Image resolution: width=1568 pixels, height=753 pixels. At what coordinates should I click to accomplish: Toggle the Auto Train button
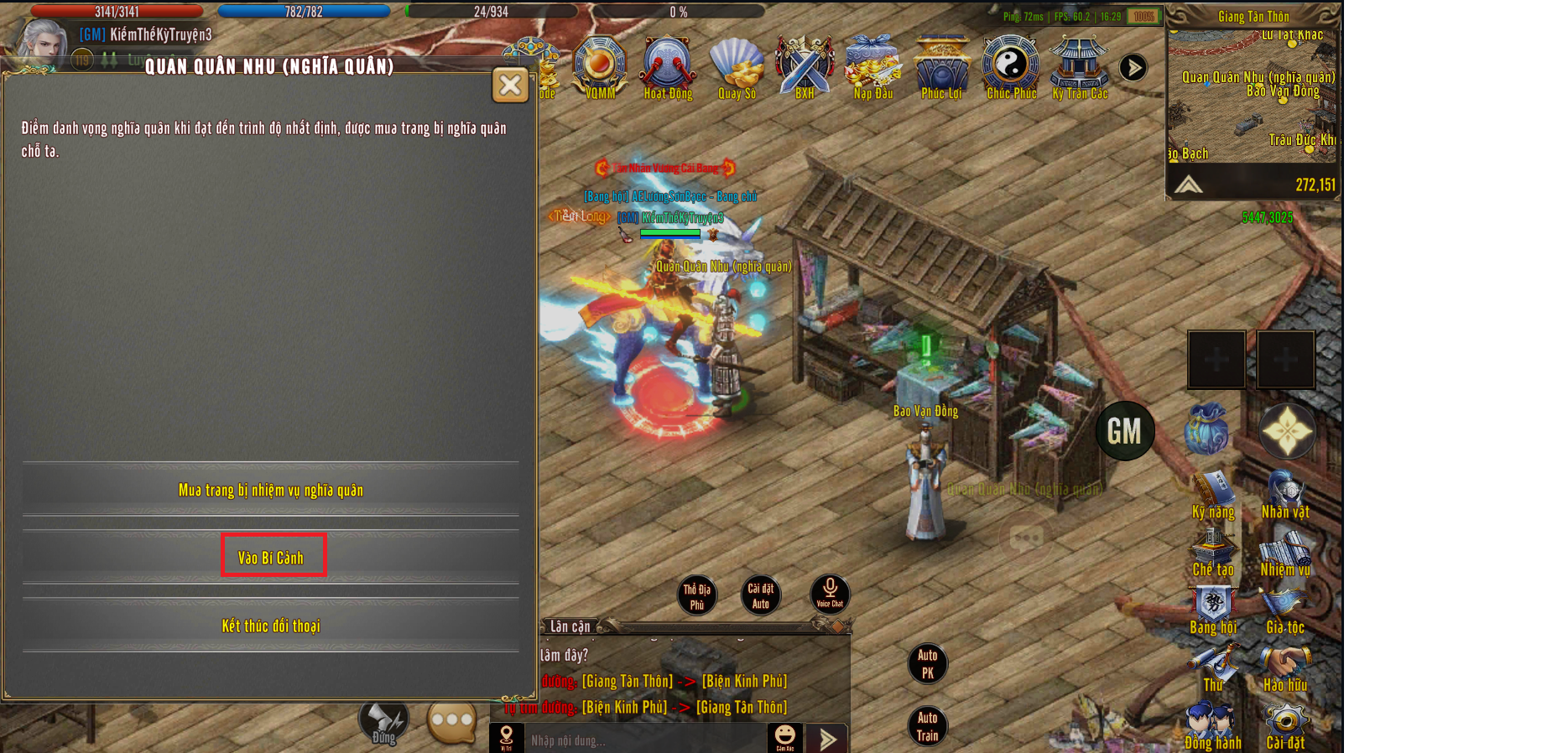927,726
